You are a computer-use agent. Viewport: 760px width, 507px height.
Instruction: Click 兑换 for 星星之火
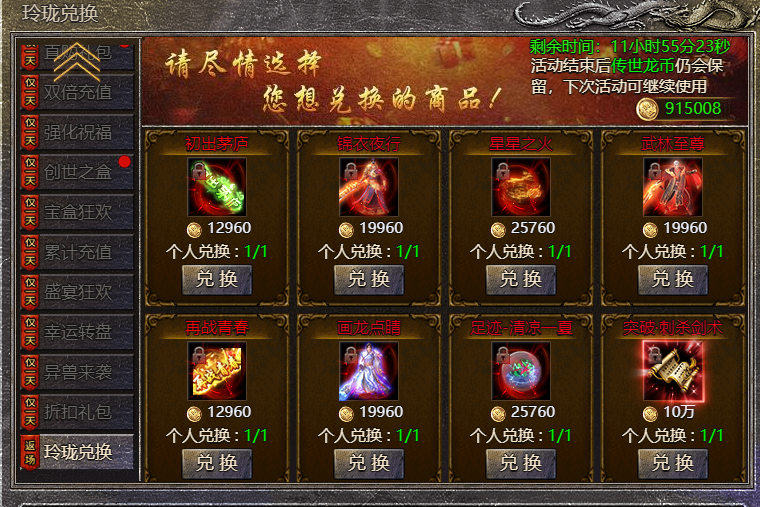[521, 279]
